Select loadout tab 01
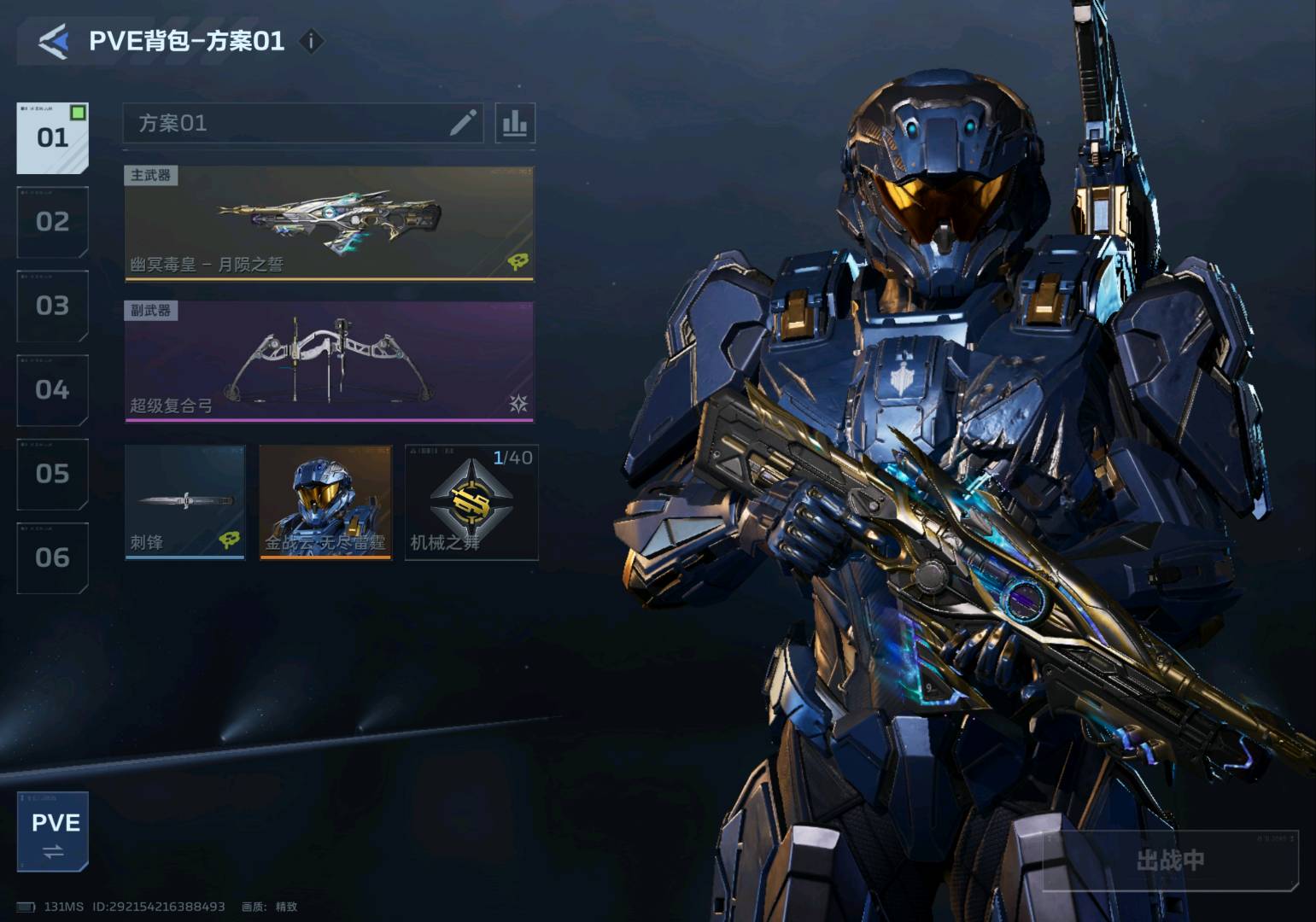 (x=52, y=137)
